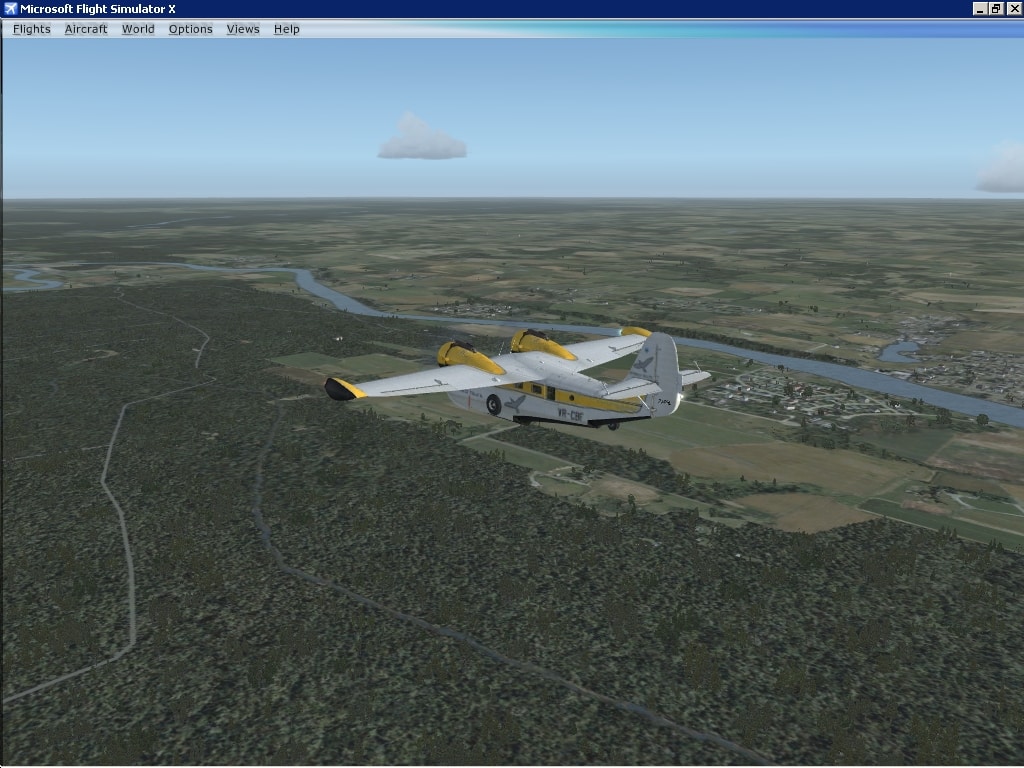Open the Flights menu
This screenshot has width=1024, height=768.
pos(31,29)
